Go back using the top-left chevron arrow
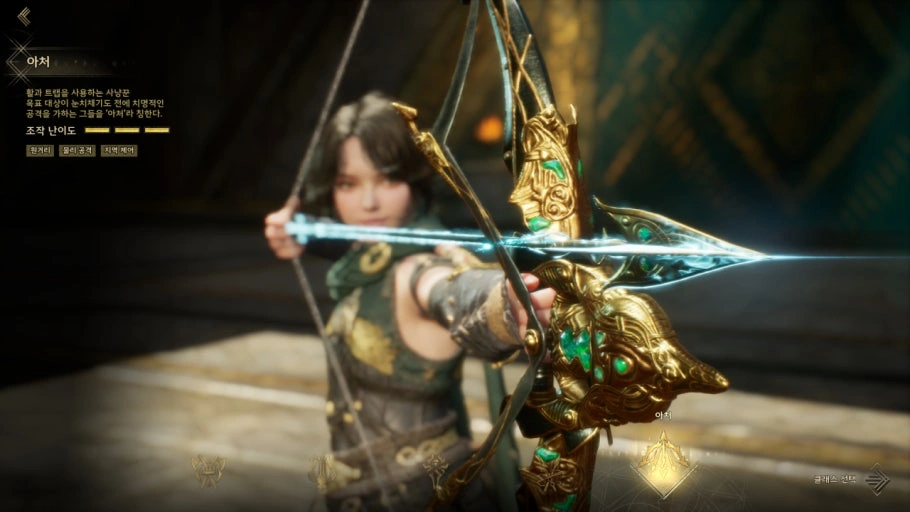 click(x=24, y=16)
